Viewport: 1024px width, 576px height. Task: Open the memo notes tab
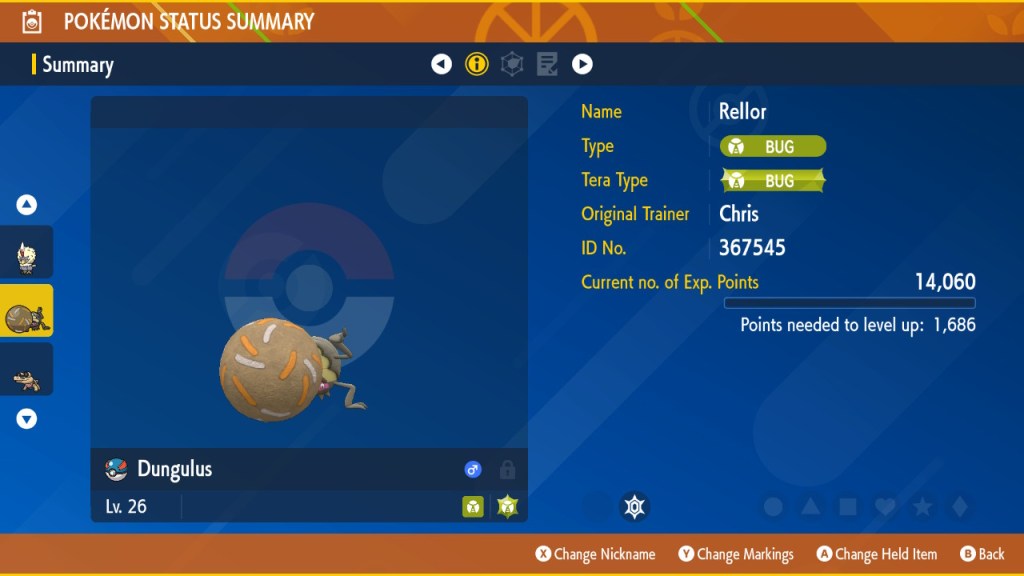(547, 65)
